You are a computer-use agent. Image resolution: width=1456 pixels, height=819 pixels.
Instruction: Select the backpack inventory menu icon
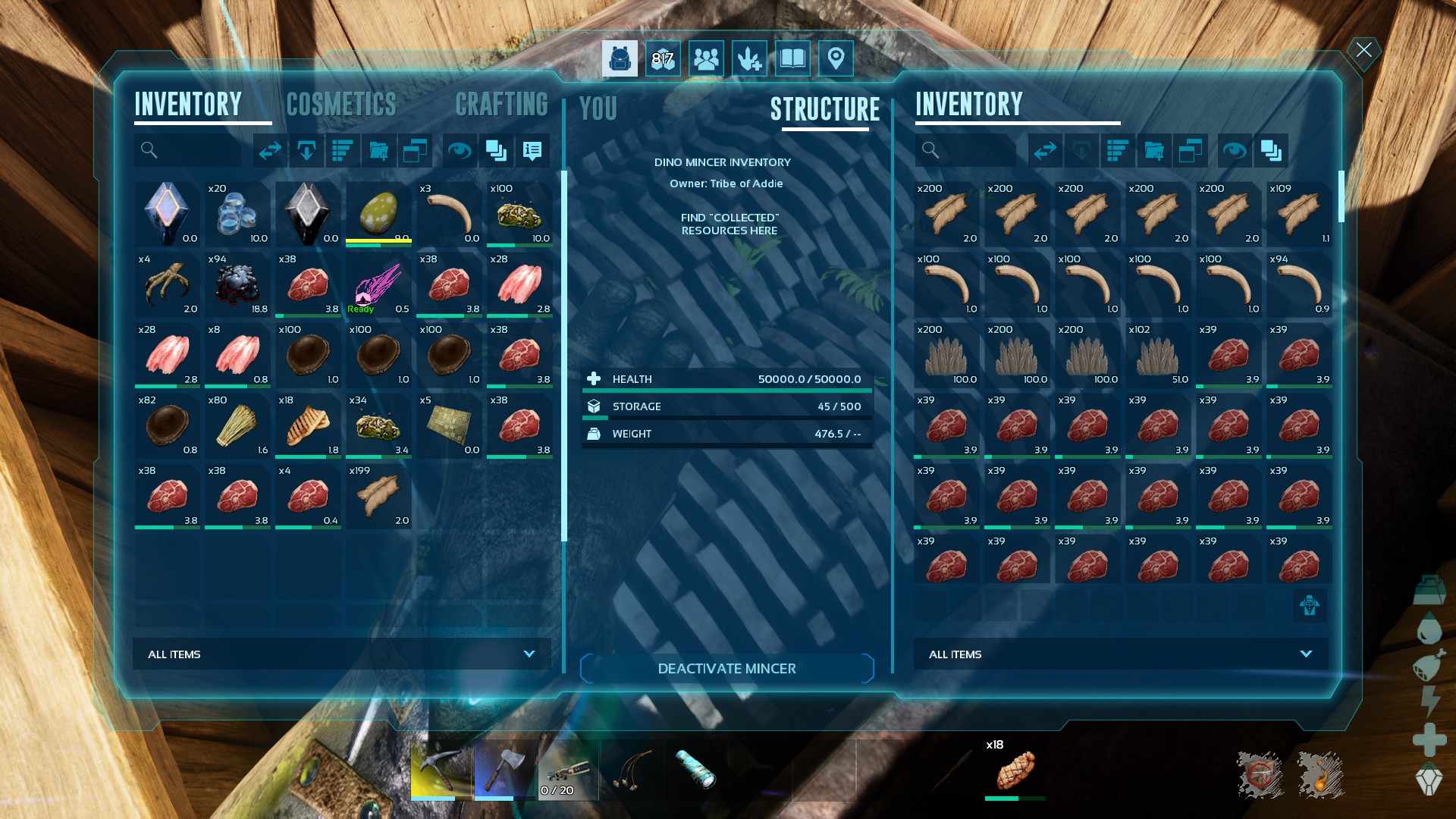click(620, 58)
